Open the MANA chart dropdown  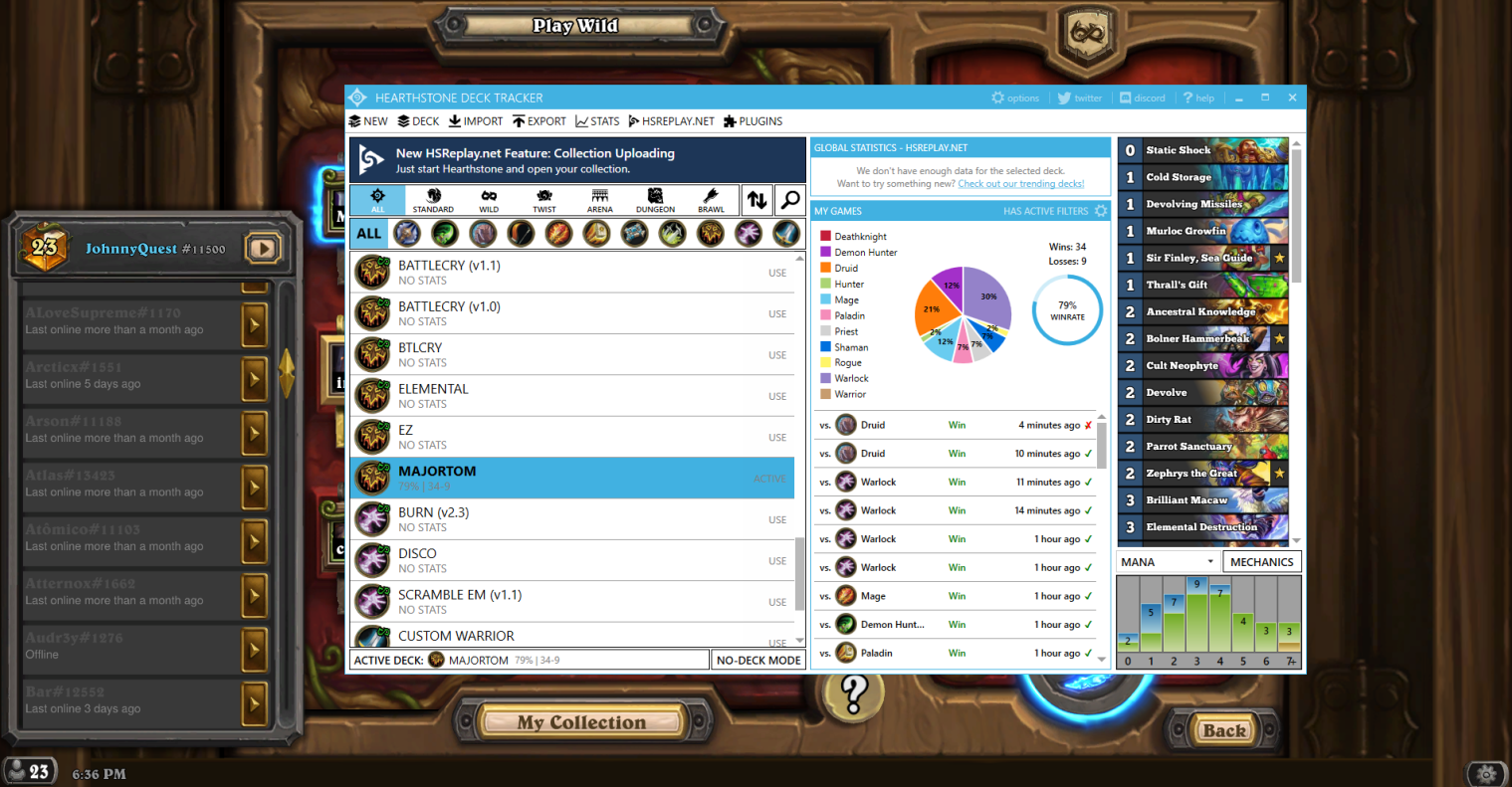1169,562
